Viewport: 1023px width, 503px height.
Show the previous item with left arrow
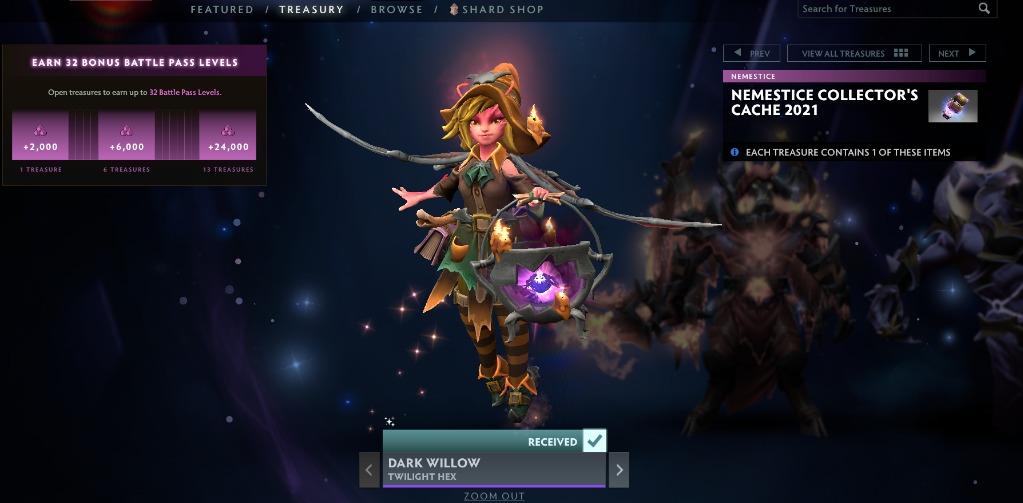(x=370, y=469)
